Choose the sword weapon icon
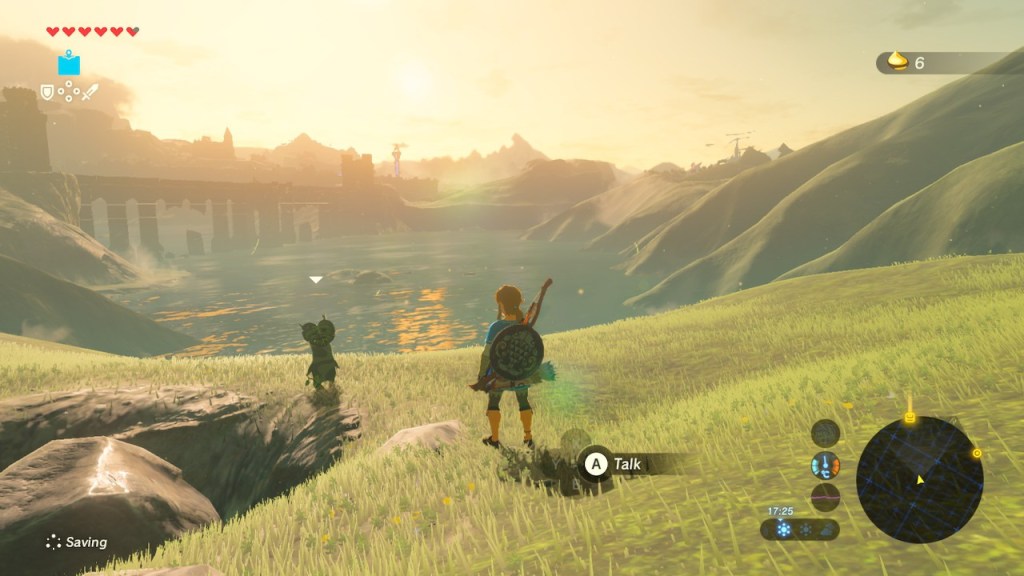The image size is (1024, 576). click(91, 92)
